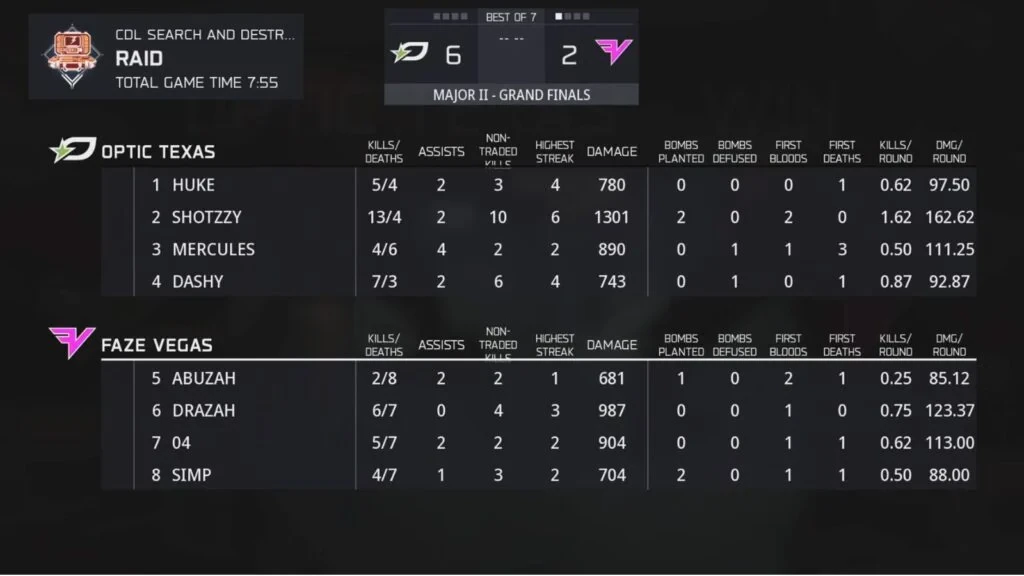Screen dimensions: 1024x576
Task: Select DRAZAH's scoreboard row
Action: [x=204, y=411]
